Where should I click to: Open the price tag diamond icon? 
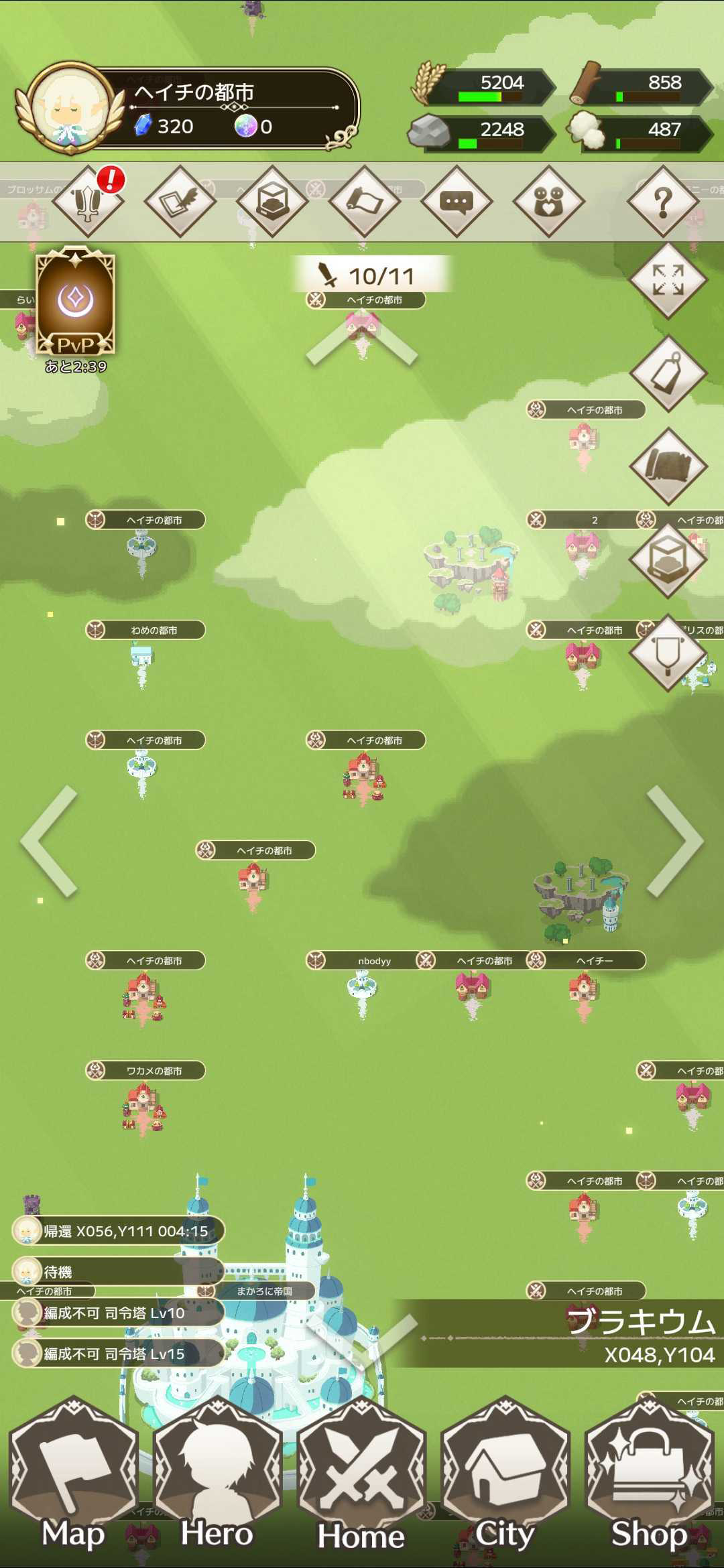click(x=668, y=374)
